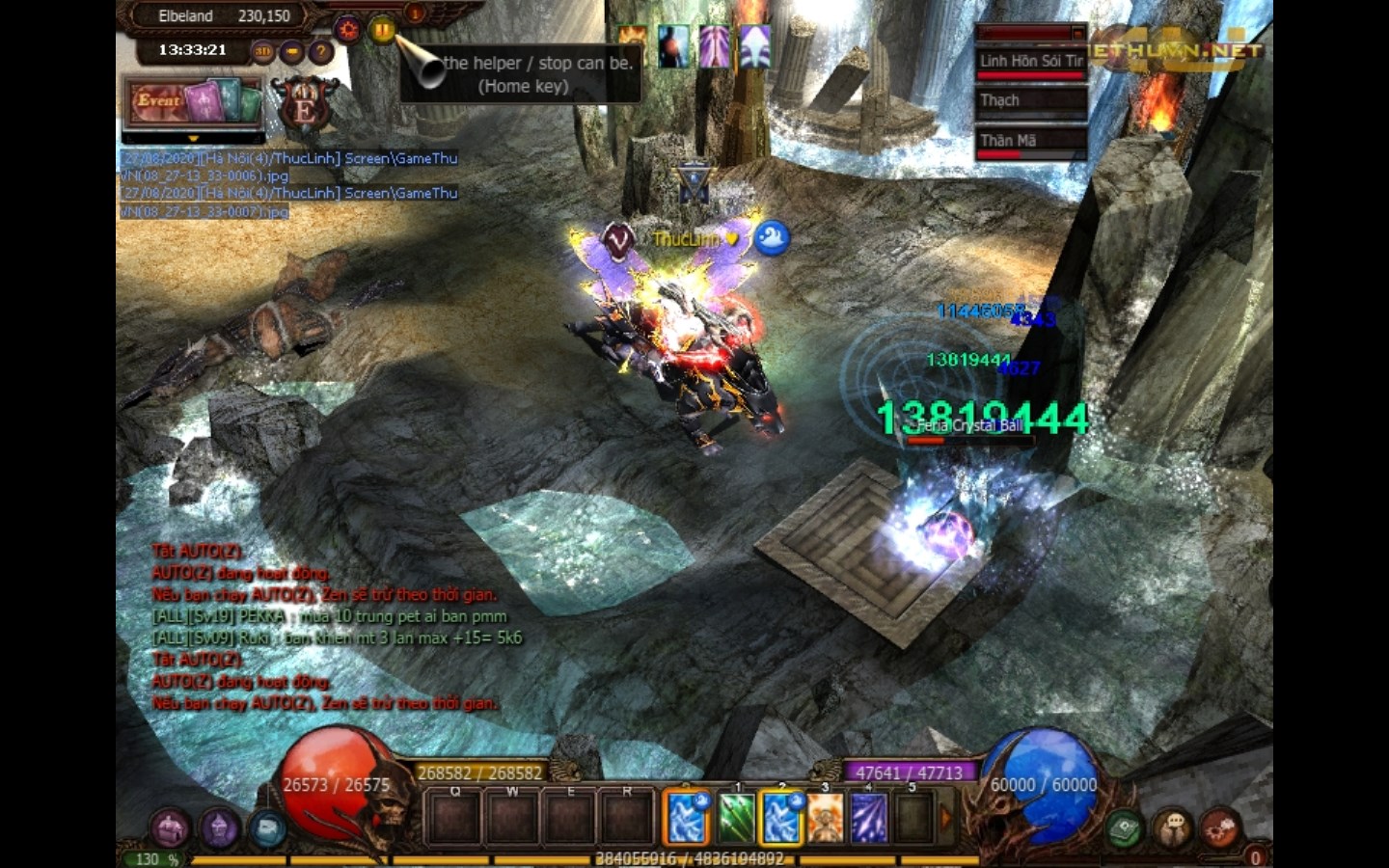Select the highlighted blue ice skill in slot 2
This screenshot has width=1389, height=868.
click(x=780, y=818)
